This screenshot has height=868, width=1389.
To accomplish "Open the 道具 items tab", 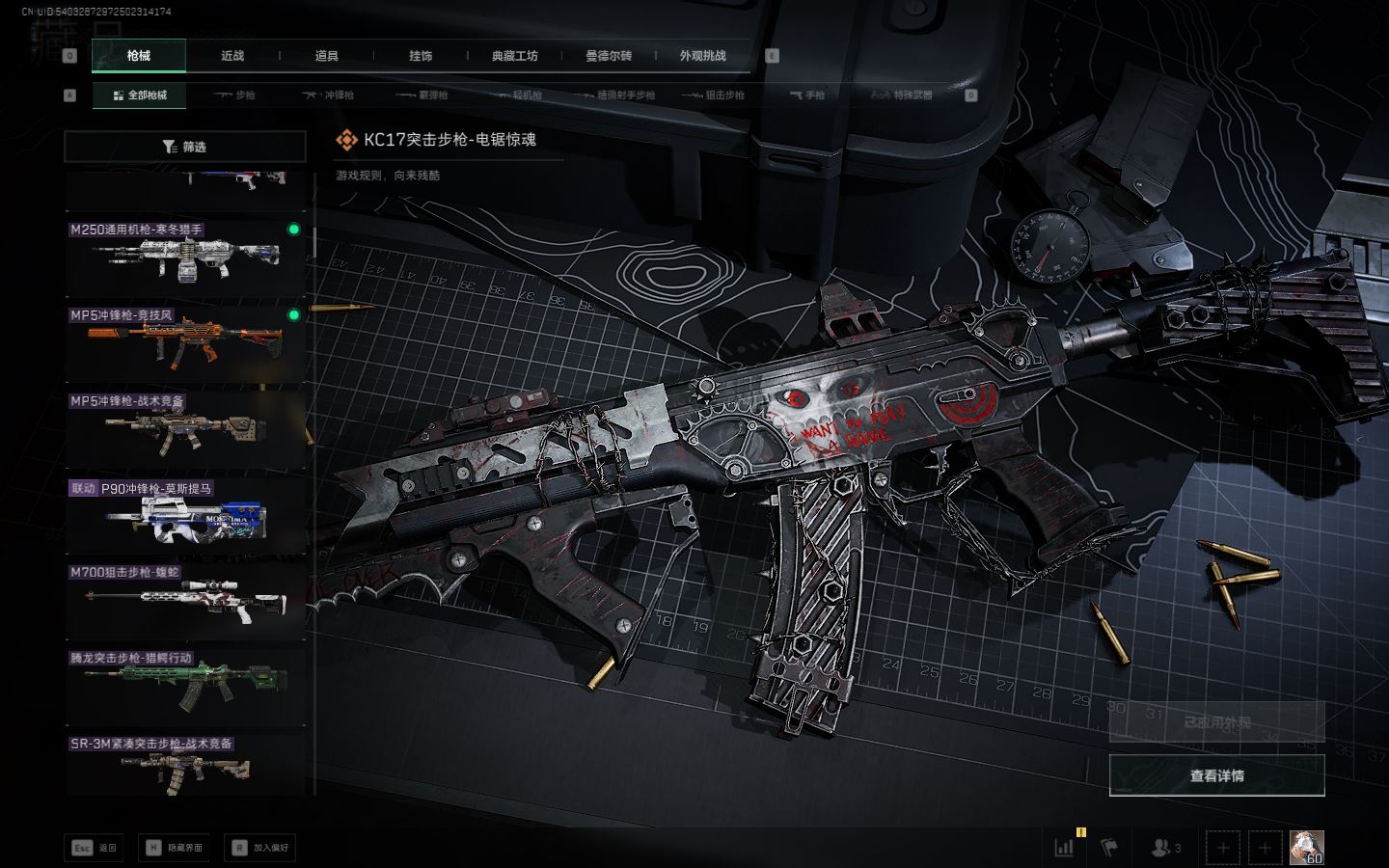I will 327,56.
